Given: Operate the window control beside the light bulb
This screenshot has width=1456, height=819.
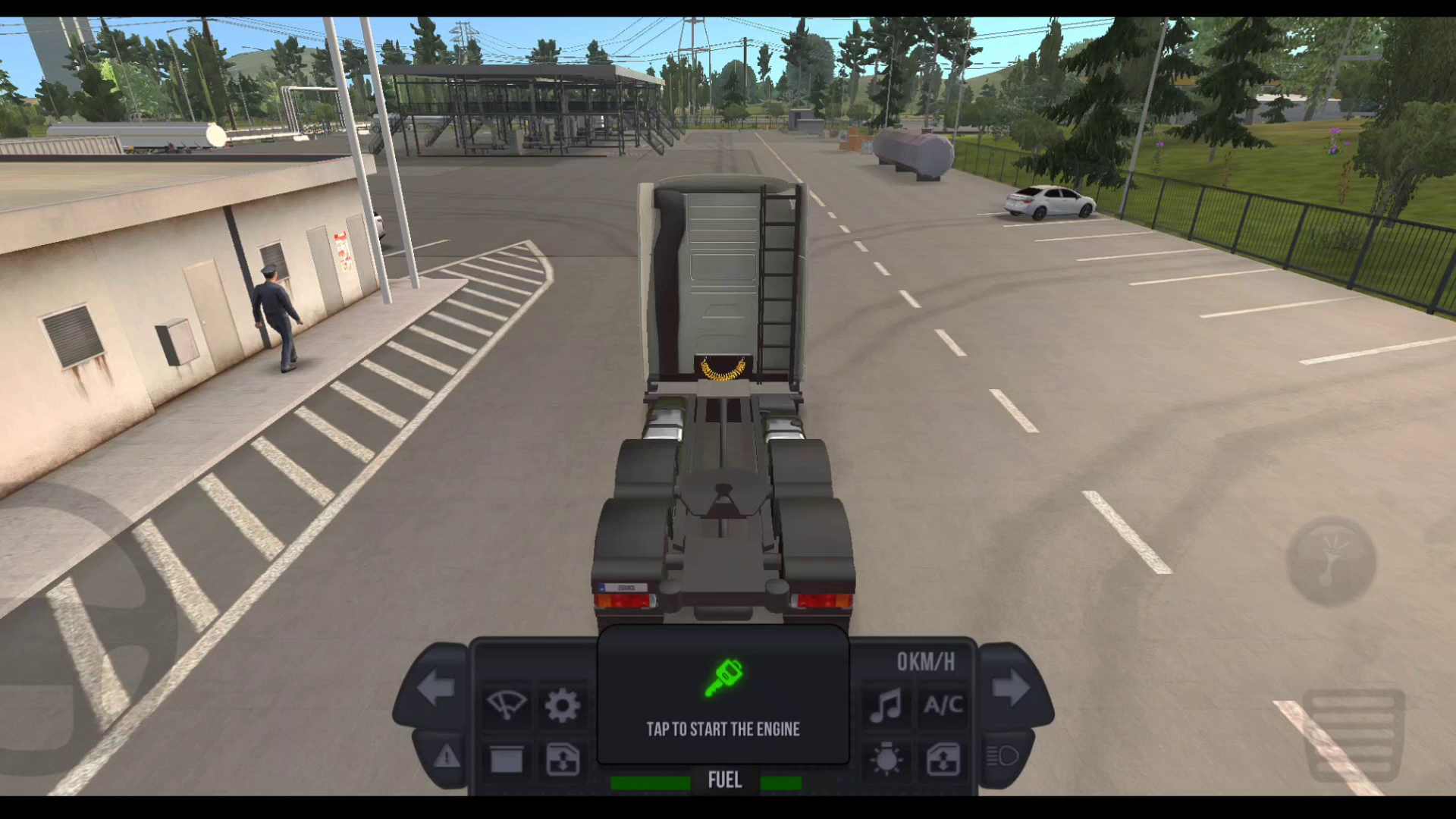Looking at the screenshot, I should pos(943,759).
